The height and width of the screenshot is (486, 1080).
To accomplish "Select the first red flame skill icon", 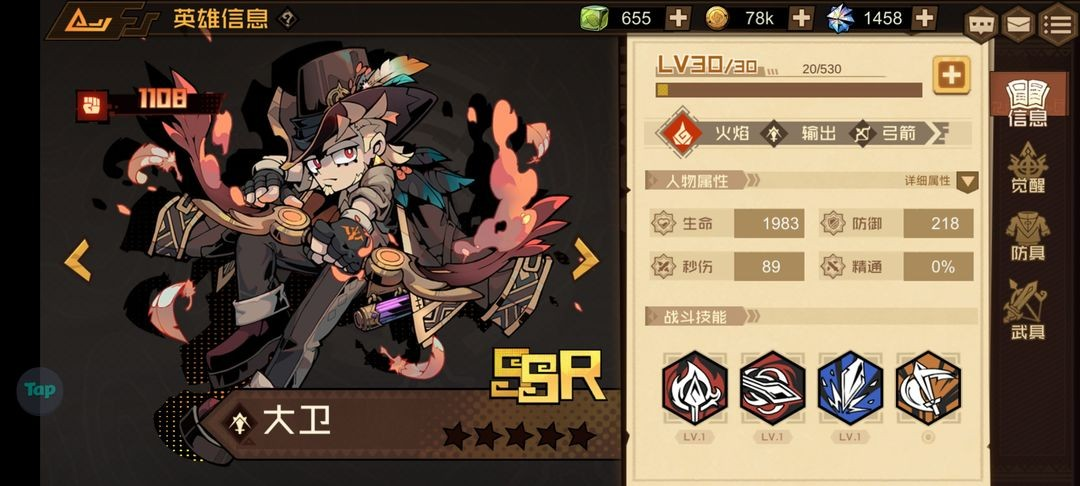I will tap(693, 388).
